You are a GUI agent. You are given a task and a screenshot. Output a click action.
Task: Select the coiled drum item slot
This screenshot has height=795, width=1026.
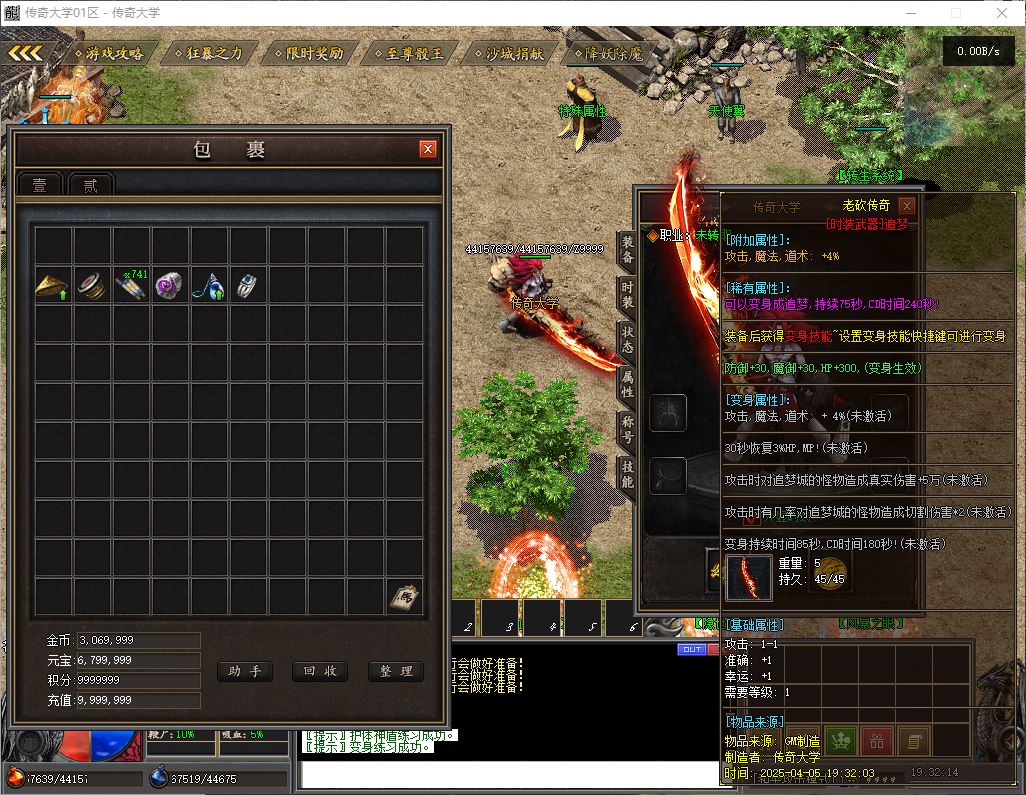point(92,286)
